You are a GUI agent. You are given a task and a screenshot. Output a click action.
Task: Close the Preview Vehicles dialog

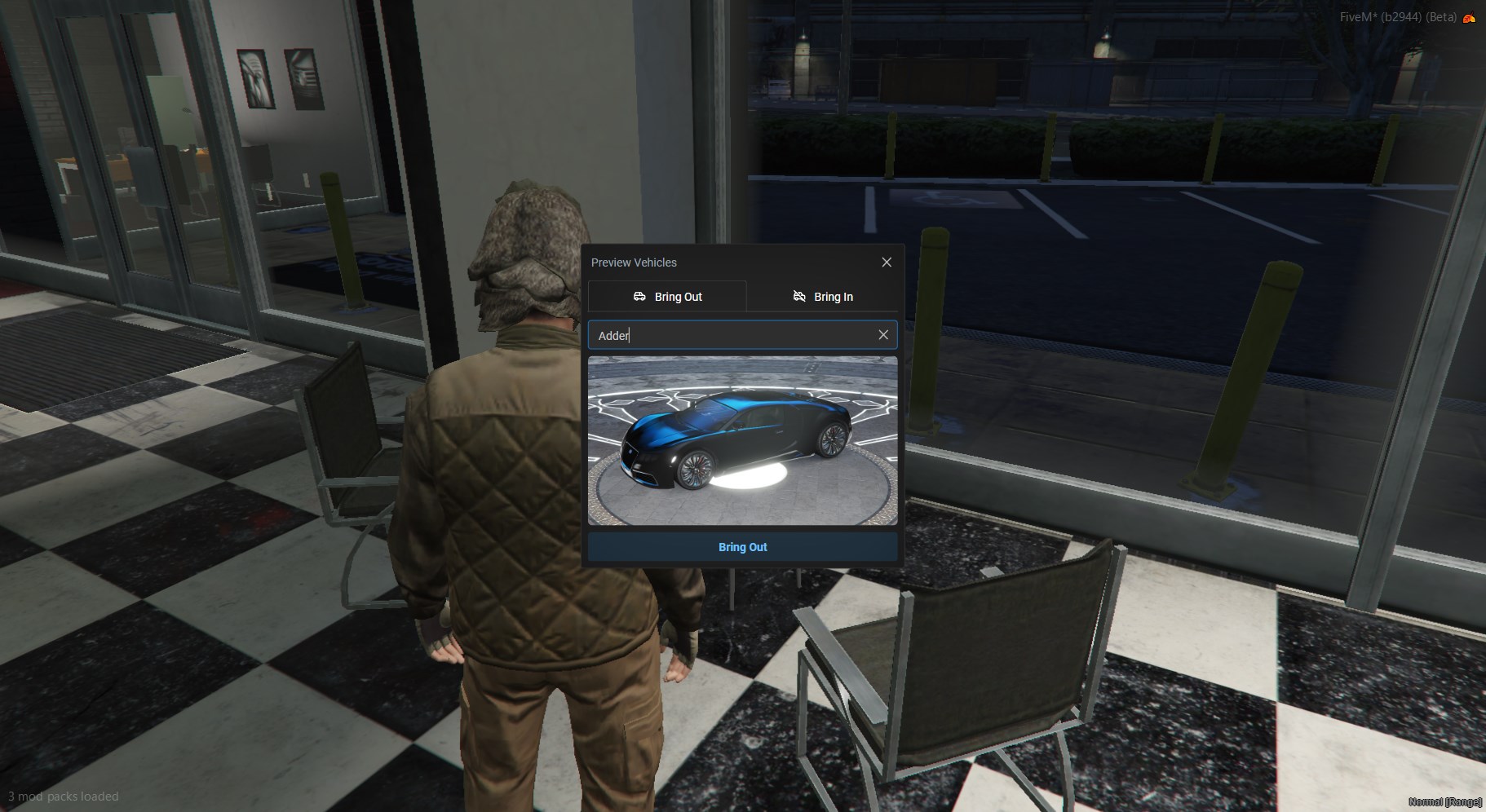[x=887, y=262]
